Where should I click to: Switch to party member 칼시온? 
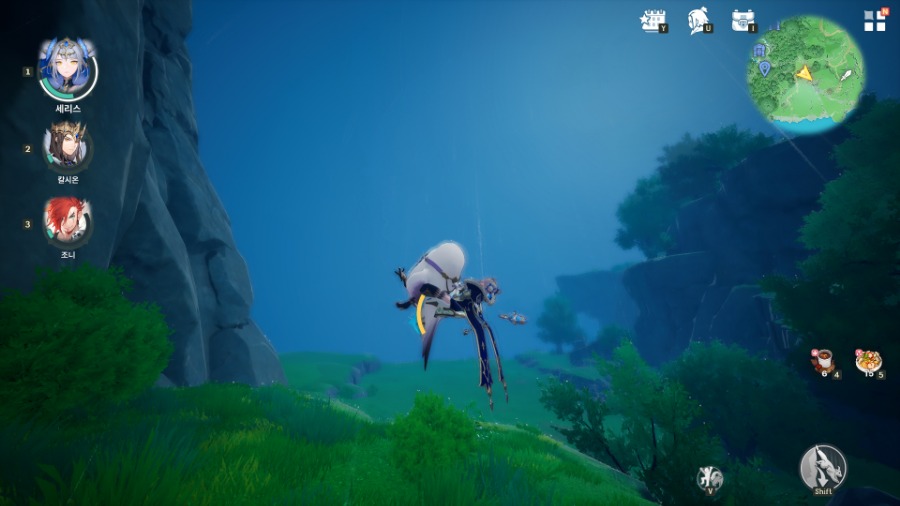[x=67, y=147]
